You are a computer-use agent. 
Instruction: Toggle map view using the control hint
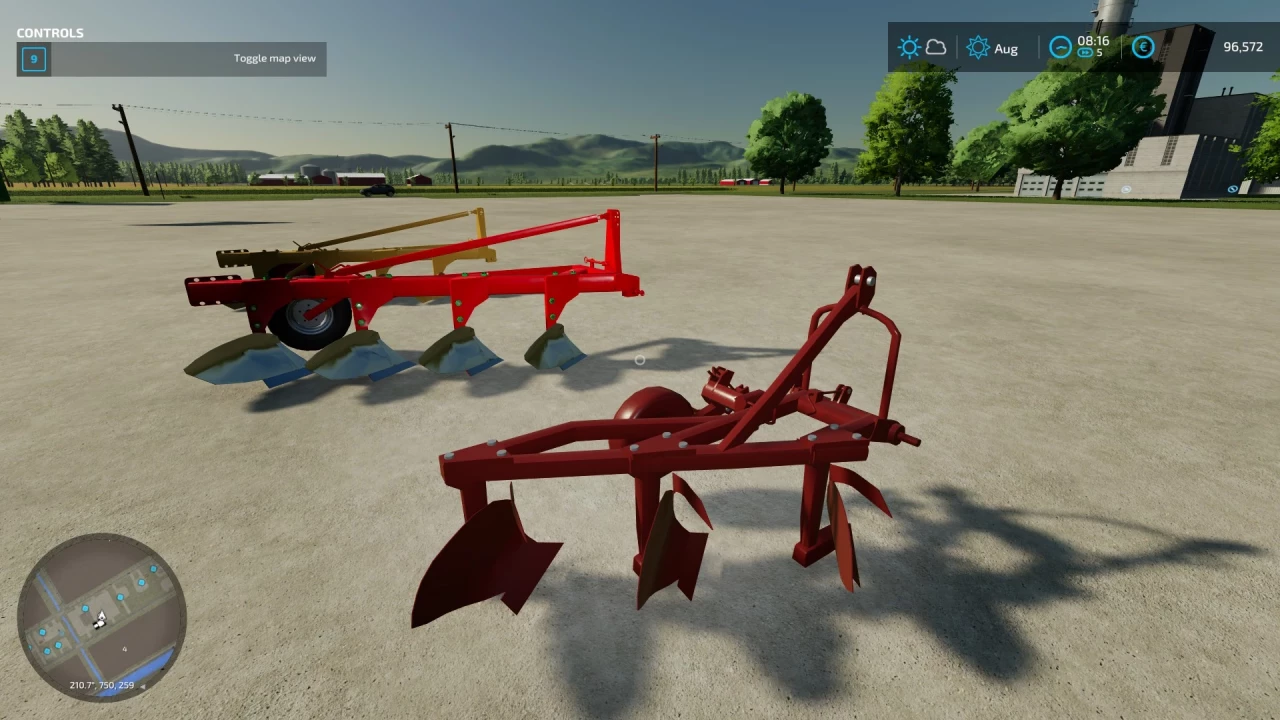tap(274, 58)
